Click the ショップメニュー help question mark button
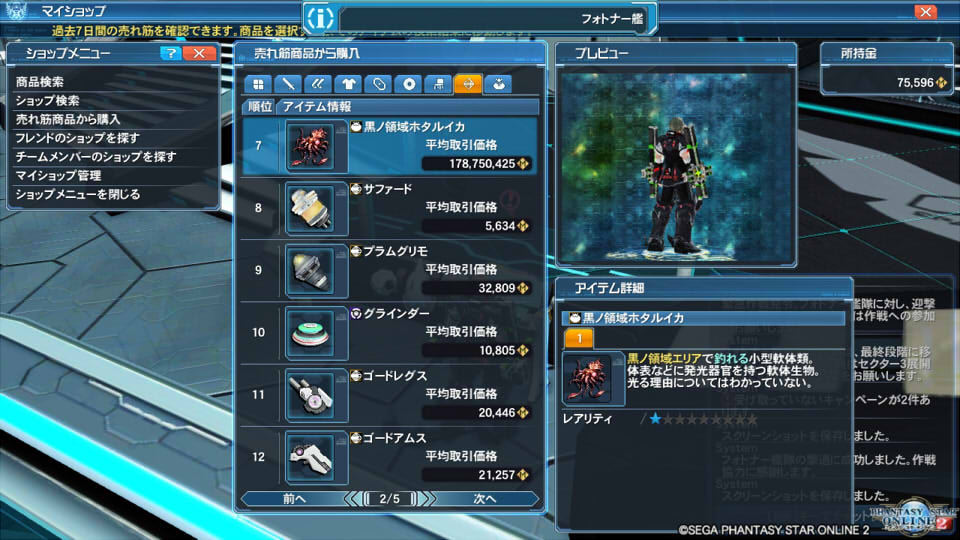This screenshot has width=960, height=540. pyautogui.click(x=171, y=53)
